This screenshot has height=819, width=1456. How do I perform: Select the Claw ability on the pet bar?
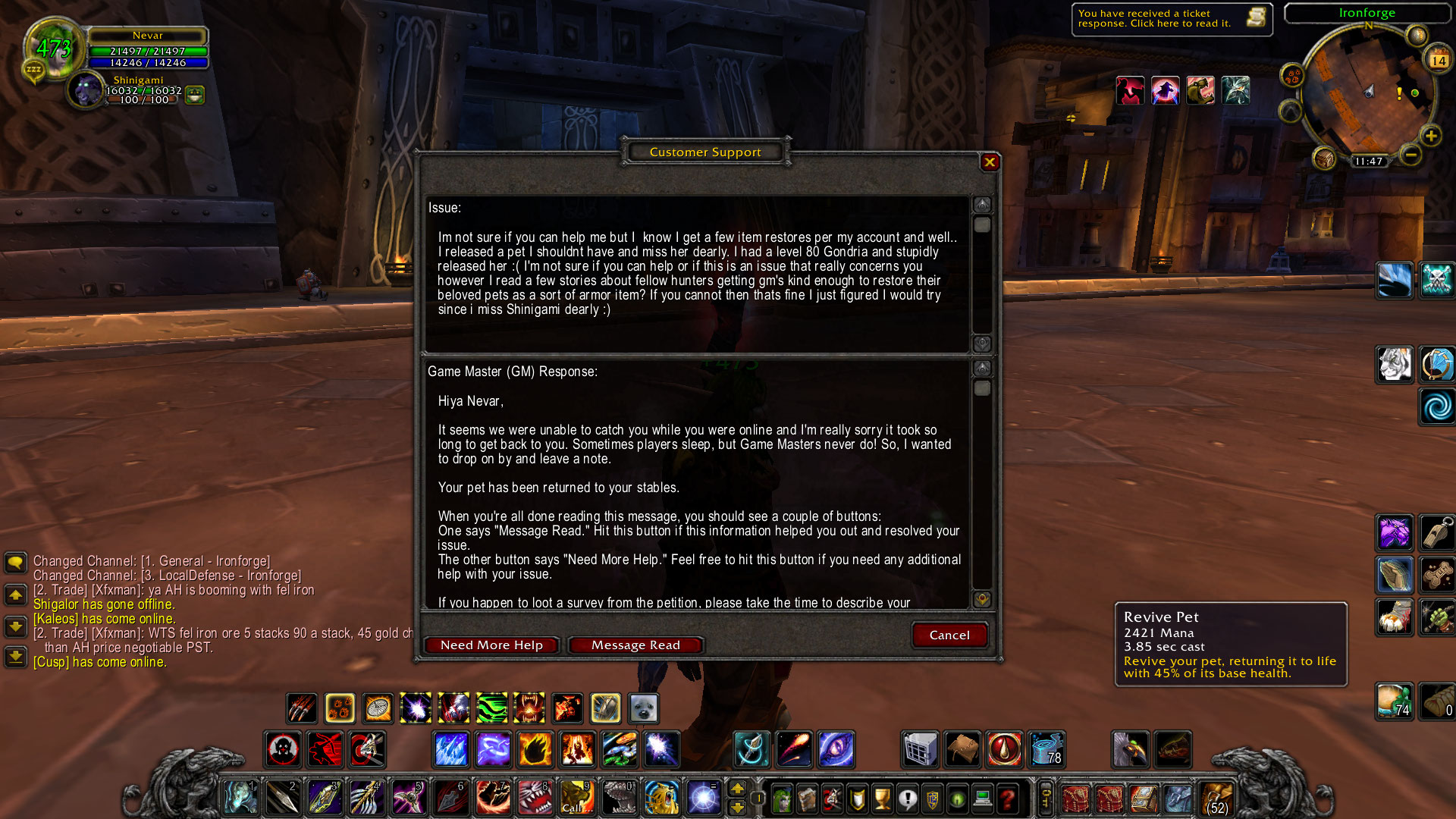pos(301,708)
